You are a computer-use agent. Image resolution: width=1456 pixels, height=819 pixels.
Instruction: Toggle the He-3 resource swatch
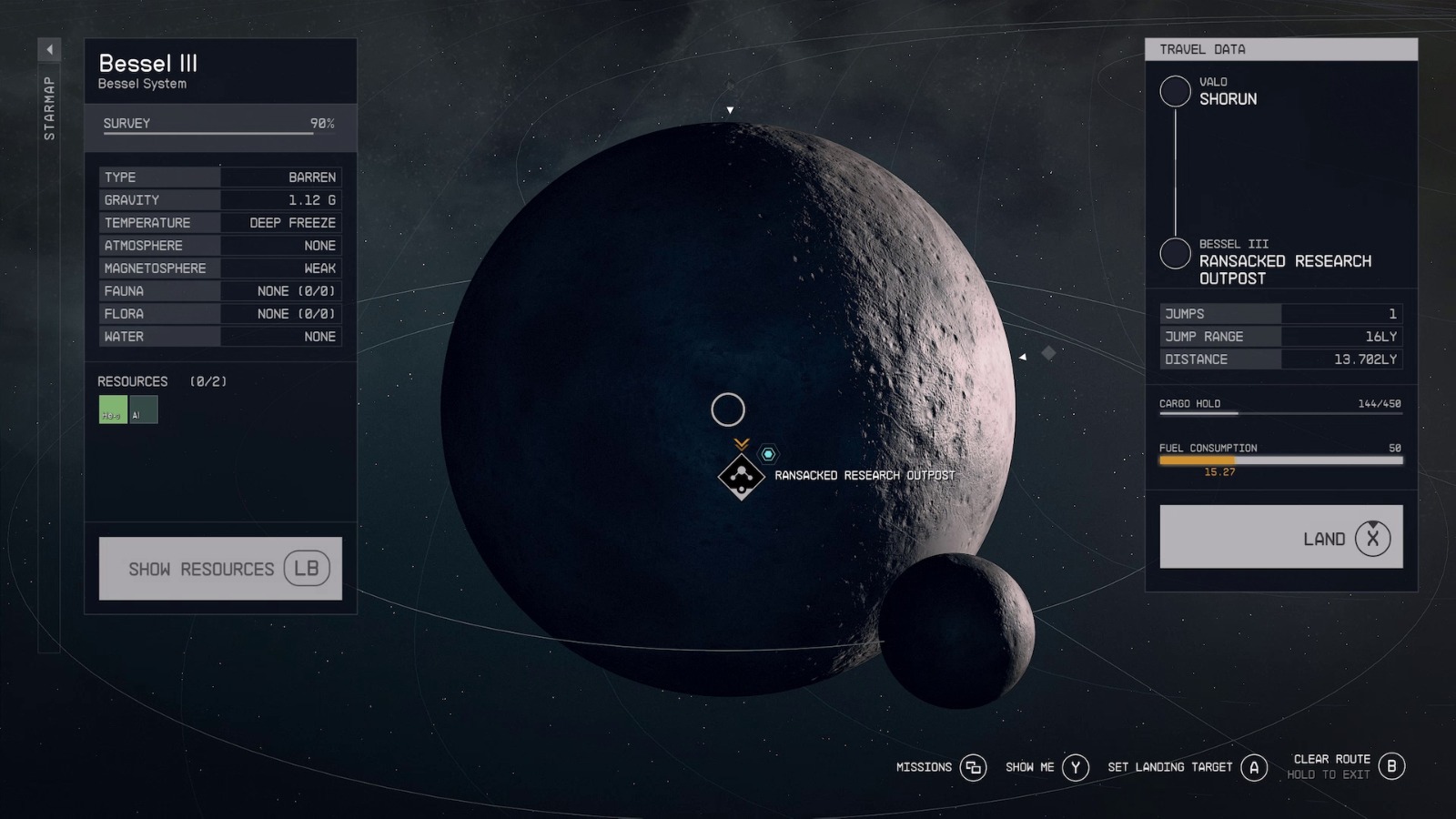tap(112, 409)
